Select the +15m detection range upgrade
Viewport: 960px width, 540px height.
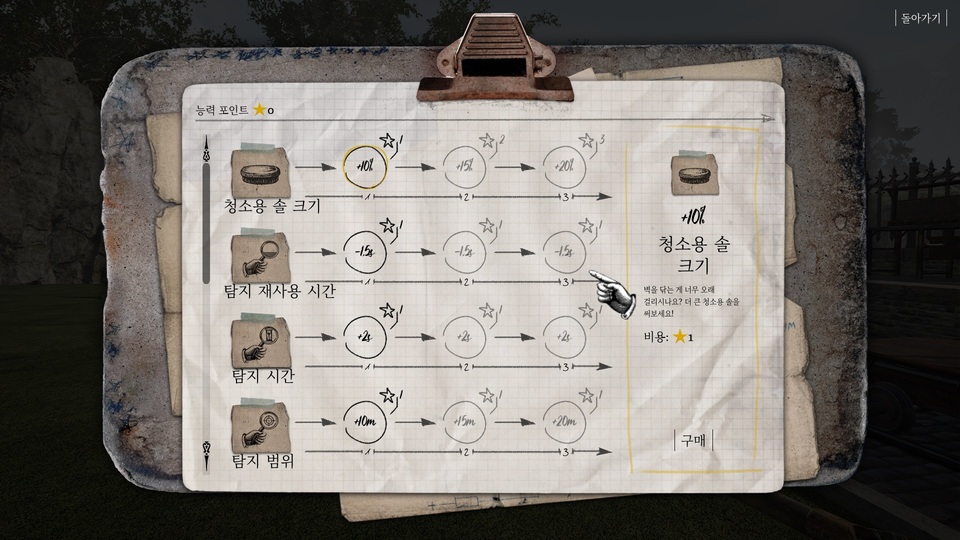pyautogui.click(x=464, y=421)
